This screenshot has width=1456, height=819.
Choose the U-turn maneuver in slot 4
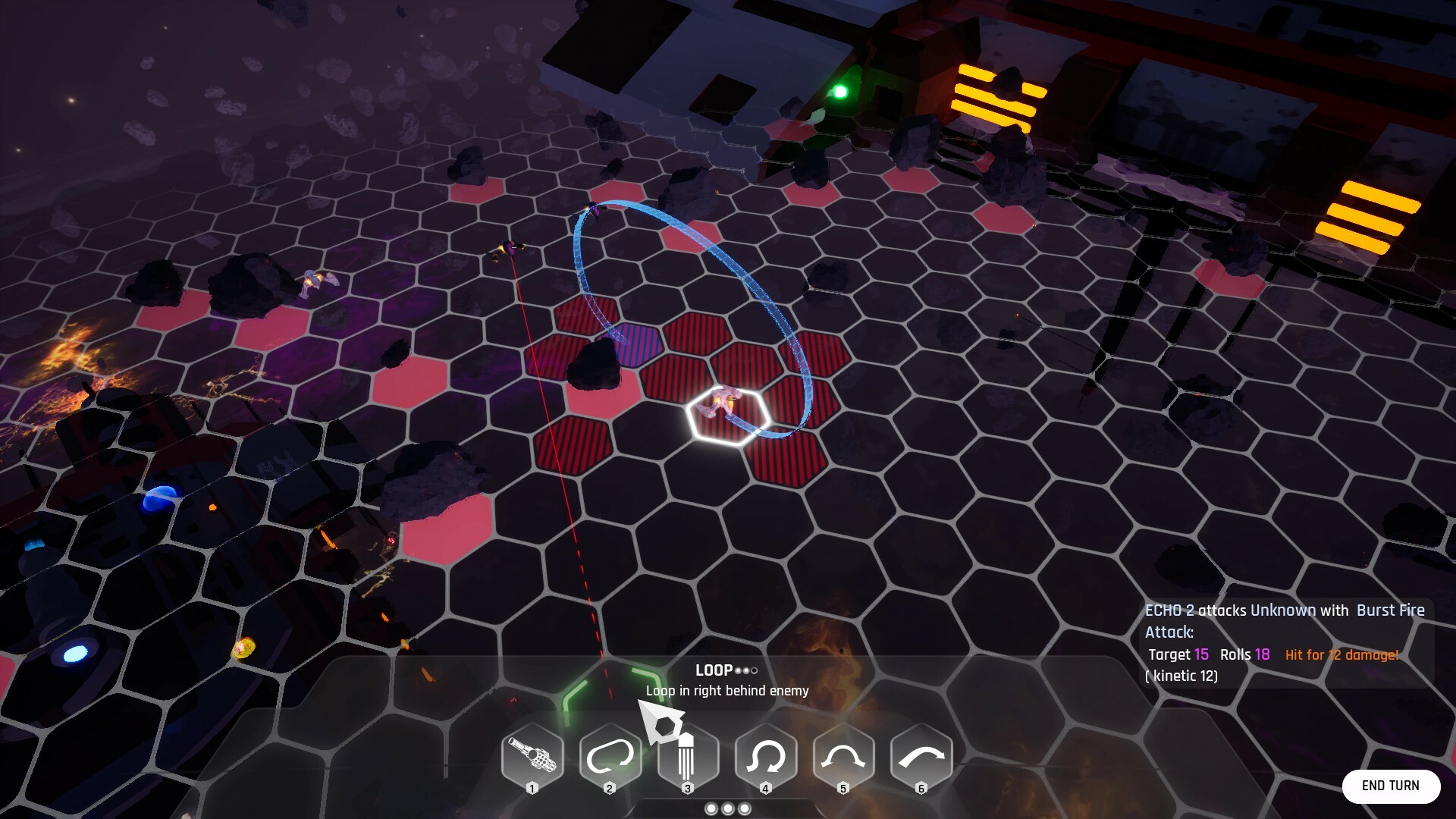tap(765, 754)
